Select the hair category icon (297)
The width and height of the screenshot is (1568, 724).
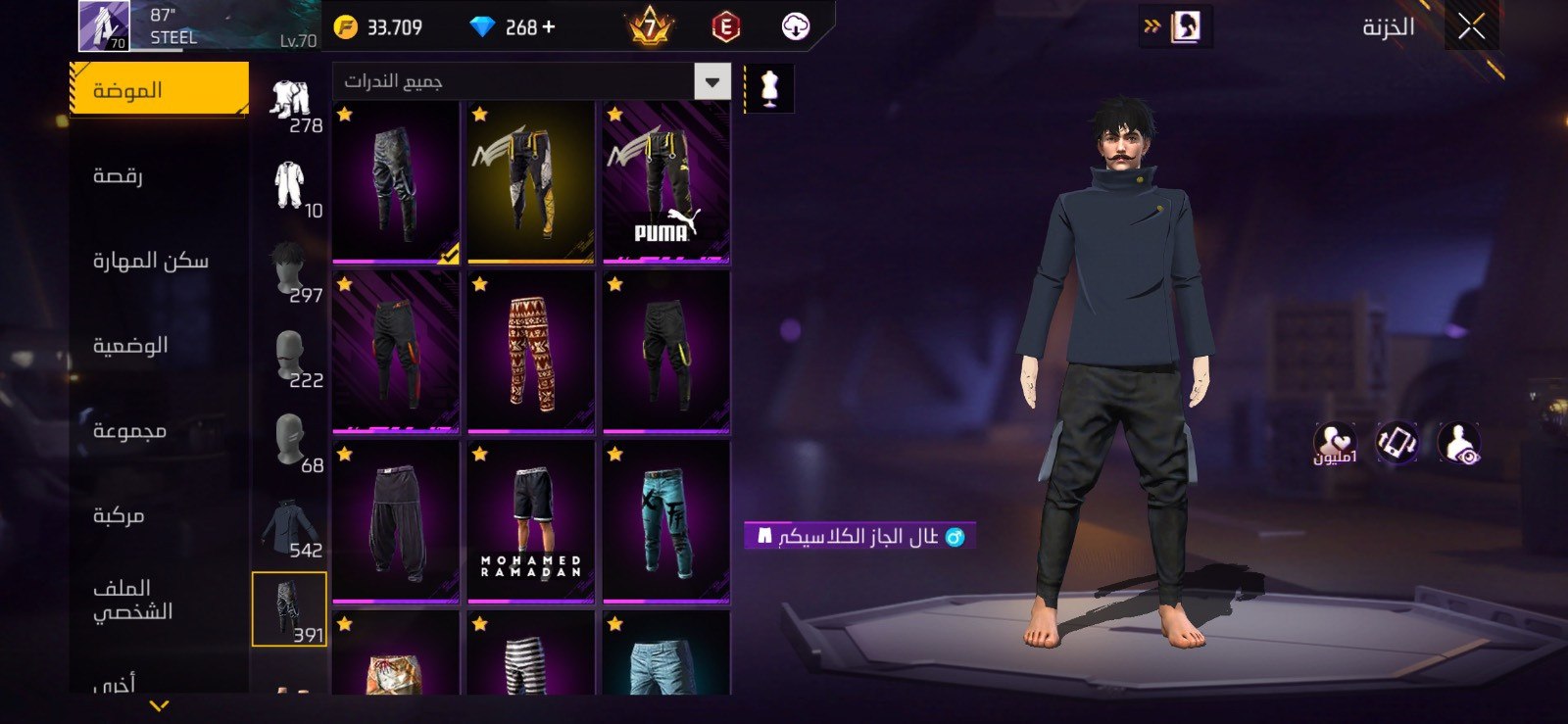(x=289, y=272)
